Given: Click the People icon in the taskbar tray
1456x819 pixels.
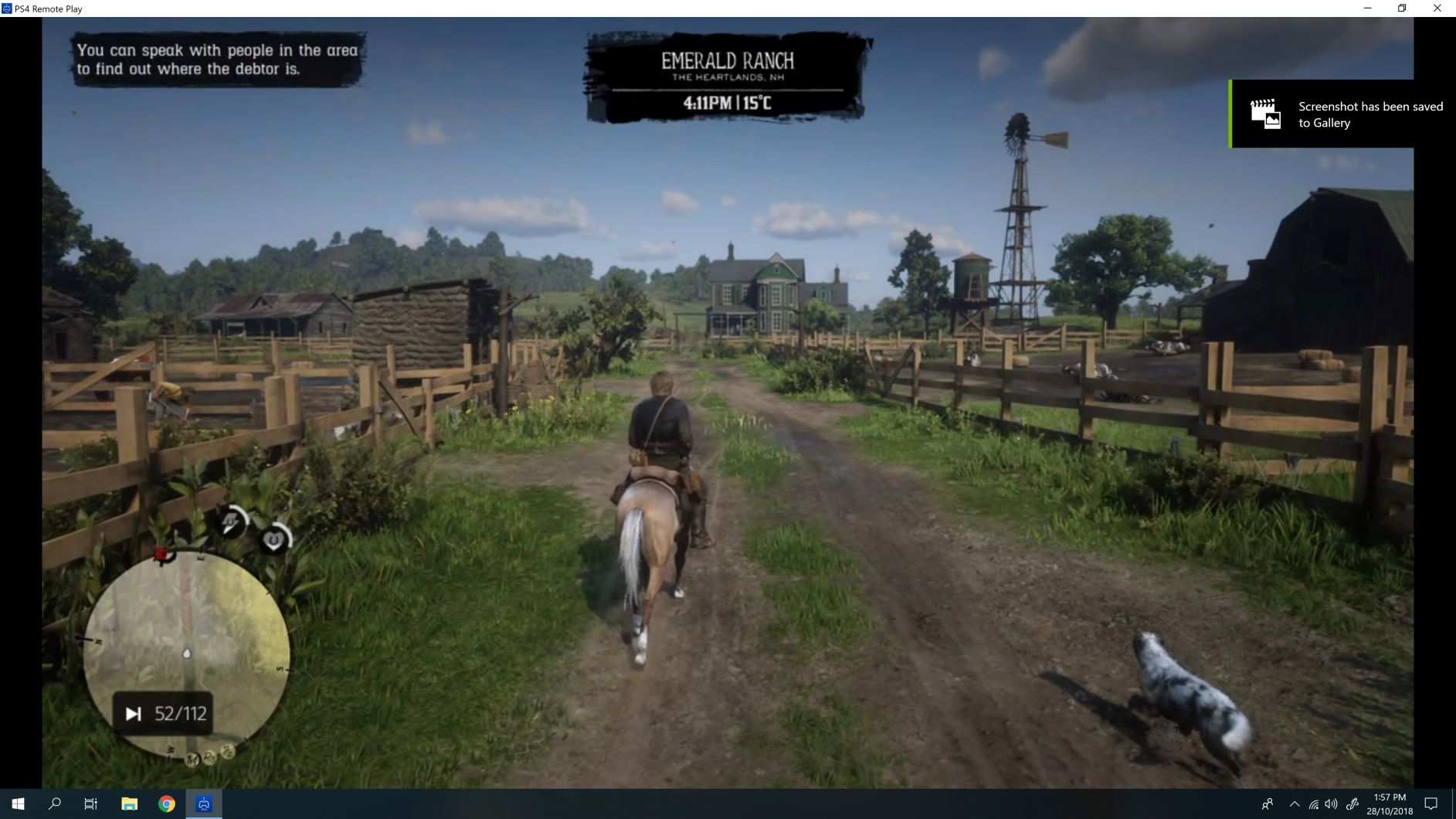Looking at the screenshot, I should [x=1268, y=804].
